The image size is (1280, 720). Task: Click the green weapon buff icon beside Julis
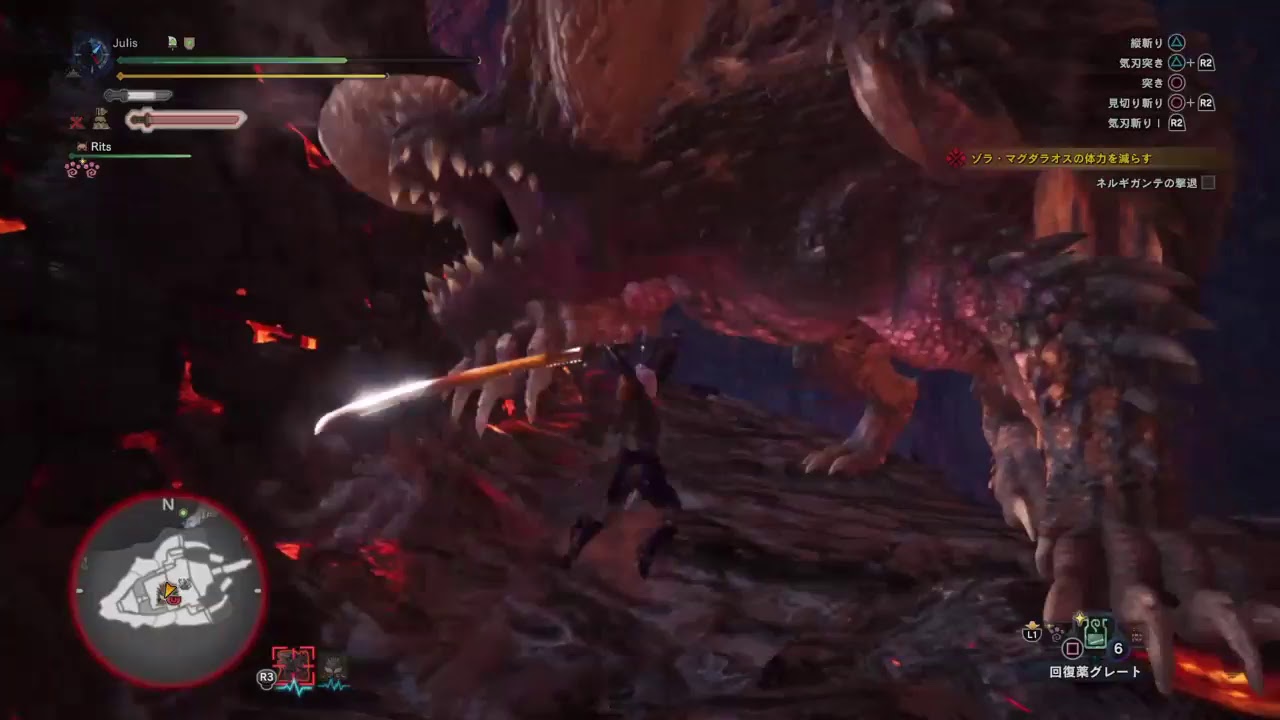pyautogui.click(x=170, y=42)
